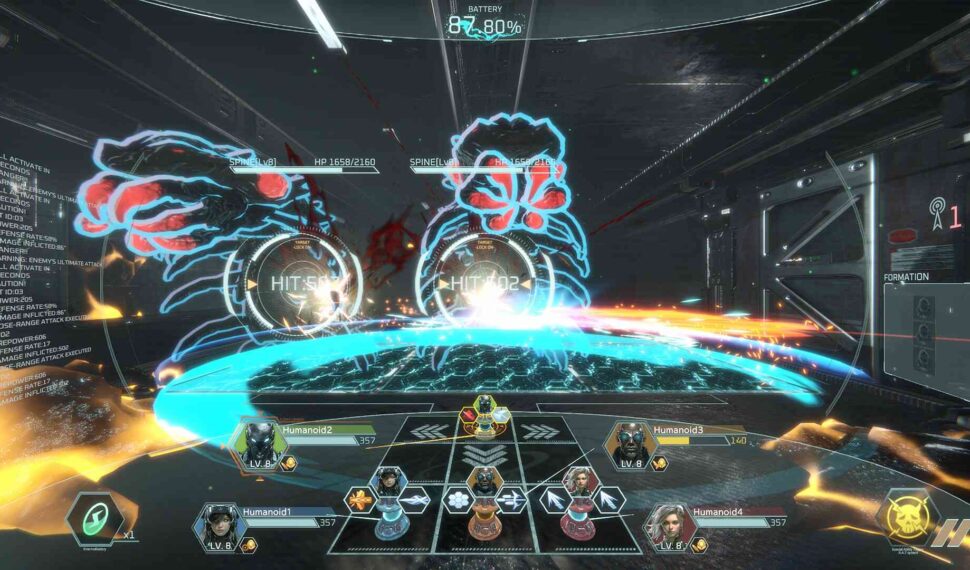This screenshot has width=970, height=570.
Task: Select the red-base right unit on the grid
Action: click(x=577, y=498)
